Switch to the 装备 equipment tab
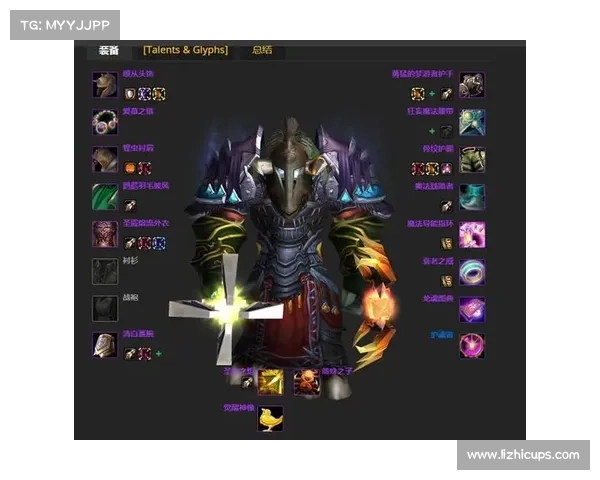600x480 pixels. [x=109, y=50]
